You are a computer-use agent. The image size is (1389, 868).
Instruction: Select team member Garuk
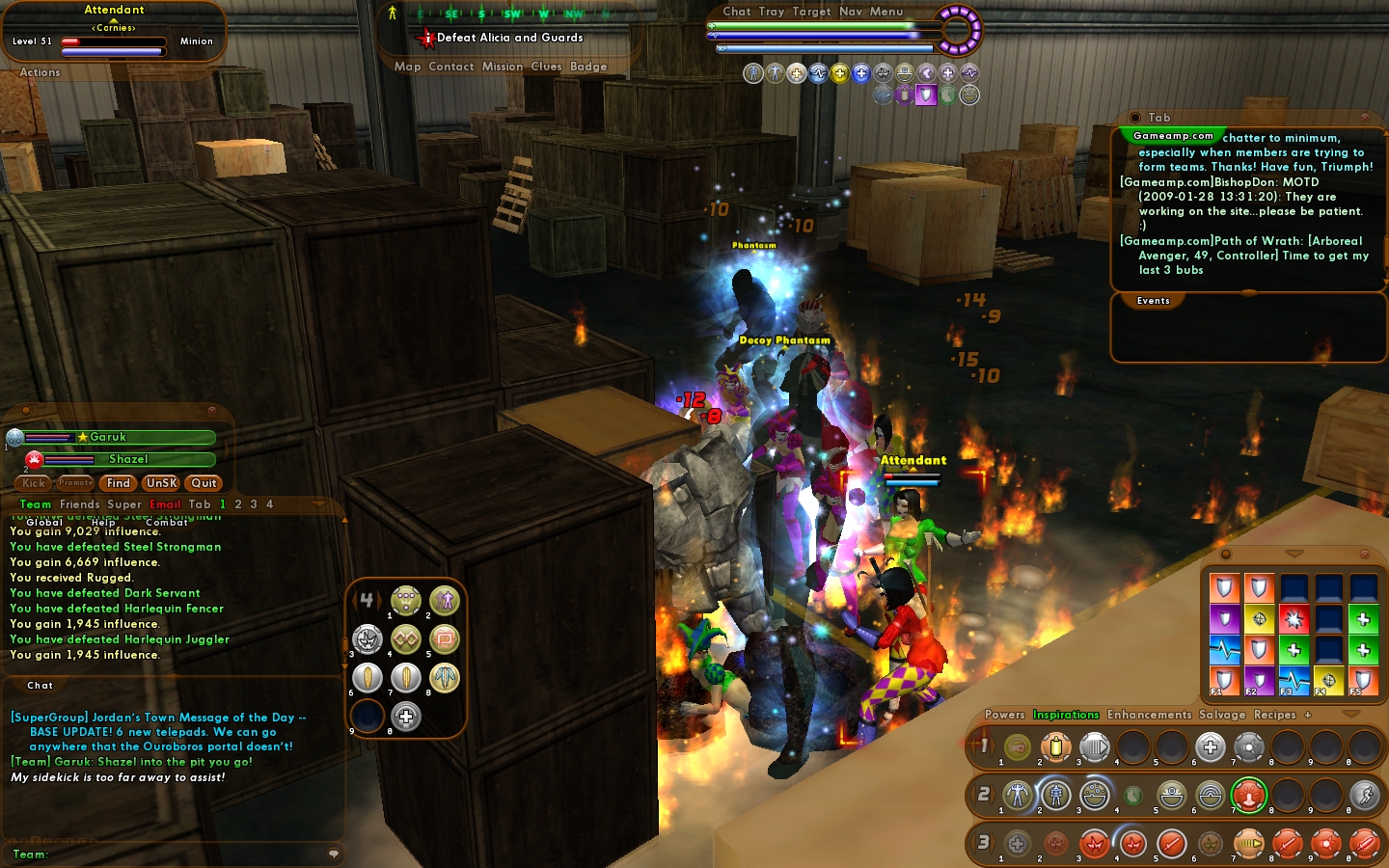109,437
